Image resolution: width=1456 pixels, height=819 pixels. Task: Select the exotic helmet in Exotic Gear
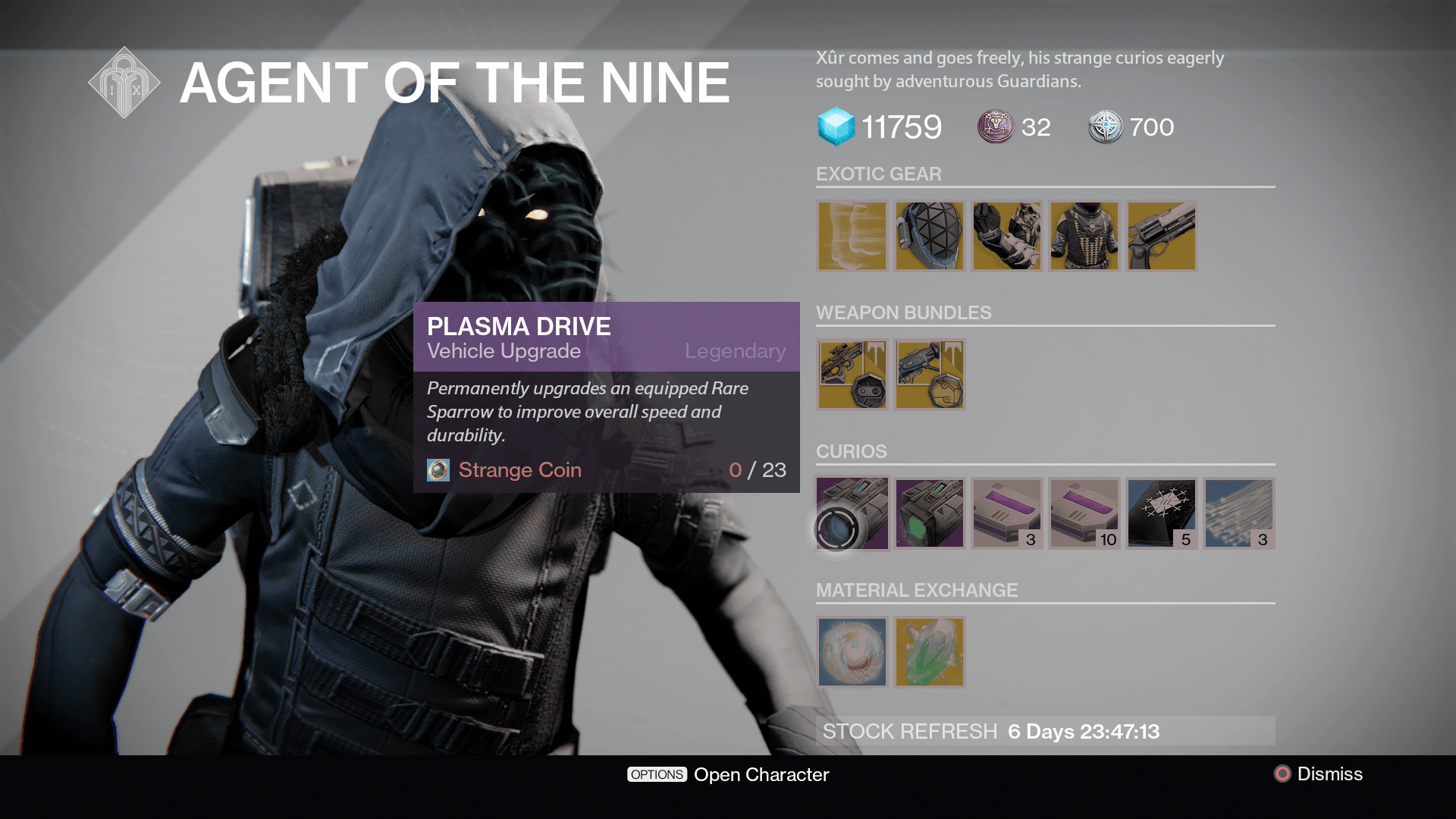point(929,236)
